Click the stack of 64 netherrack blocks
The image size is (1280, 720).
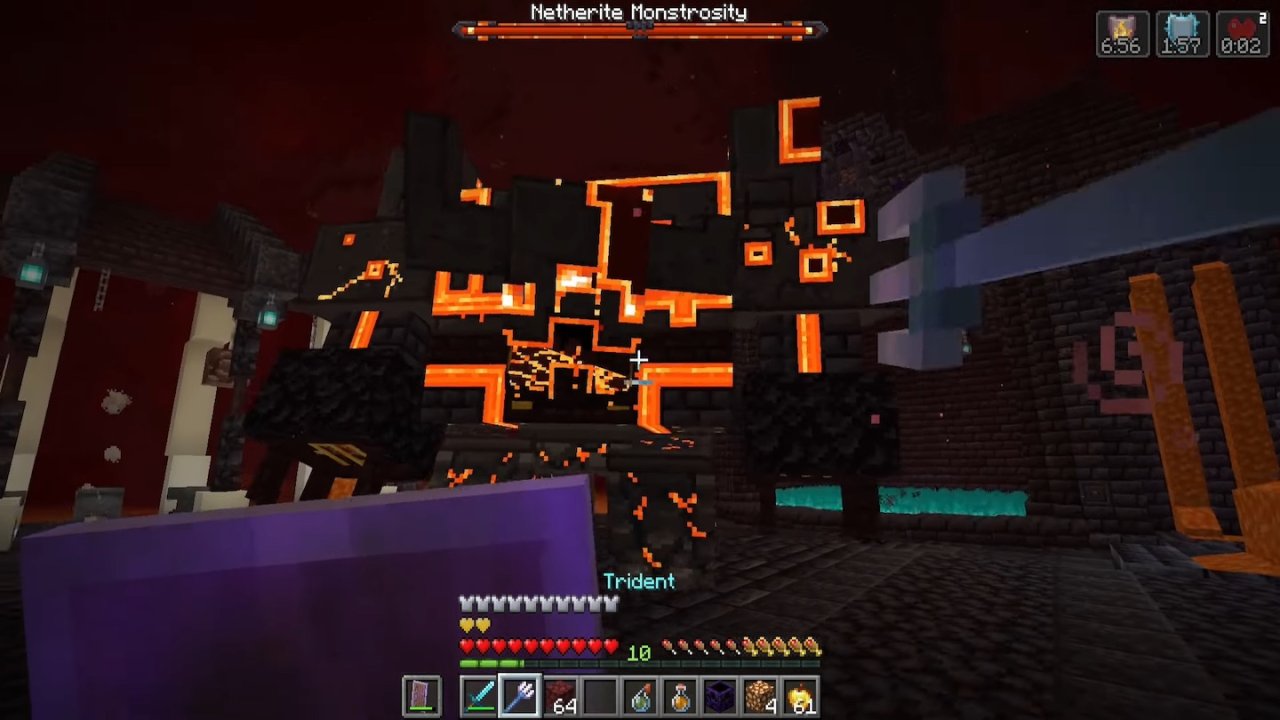pyautogui.click(x=560, y=695)
